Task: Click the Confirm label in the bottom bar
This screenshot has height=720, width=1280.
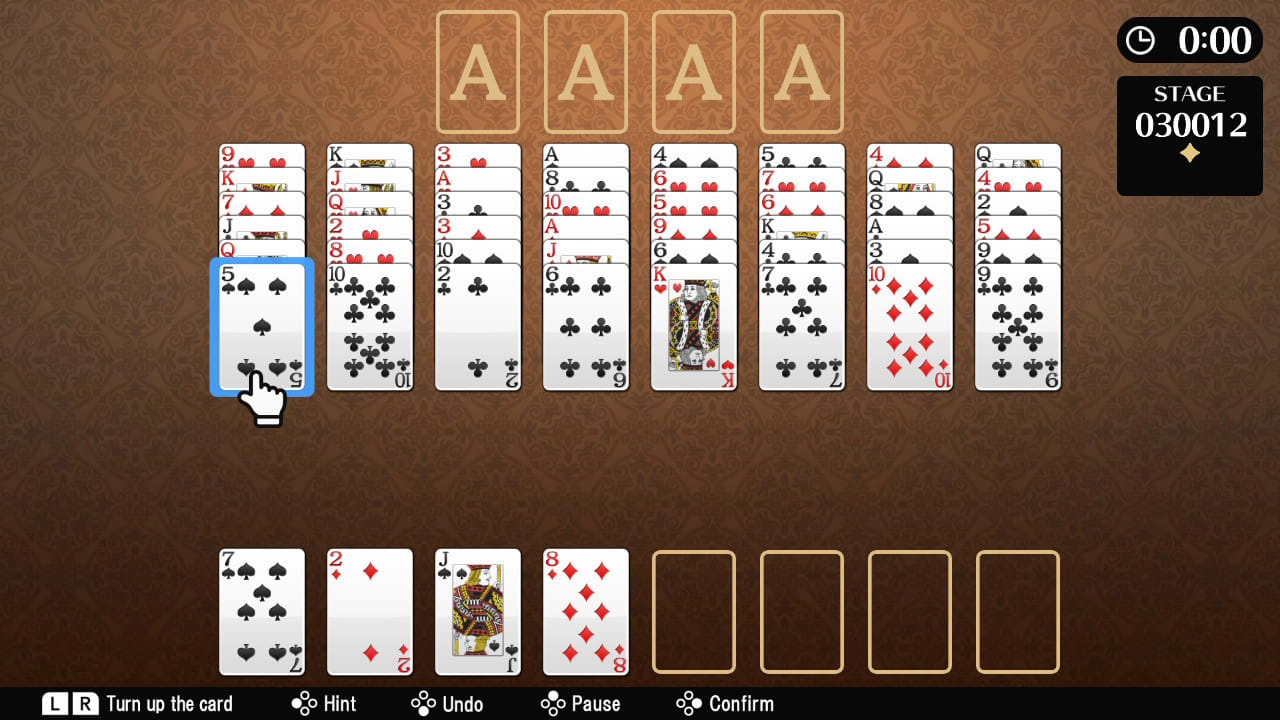Action: click(x=743, y=703)
